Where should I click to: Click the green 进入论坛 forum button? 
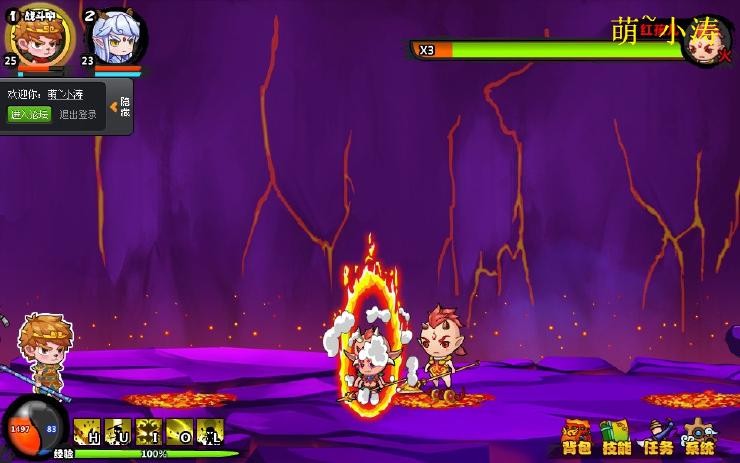(x=29, y=114)
